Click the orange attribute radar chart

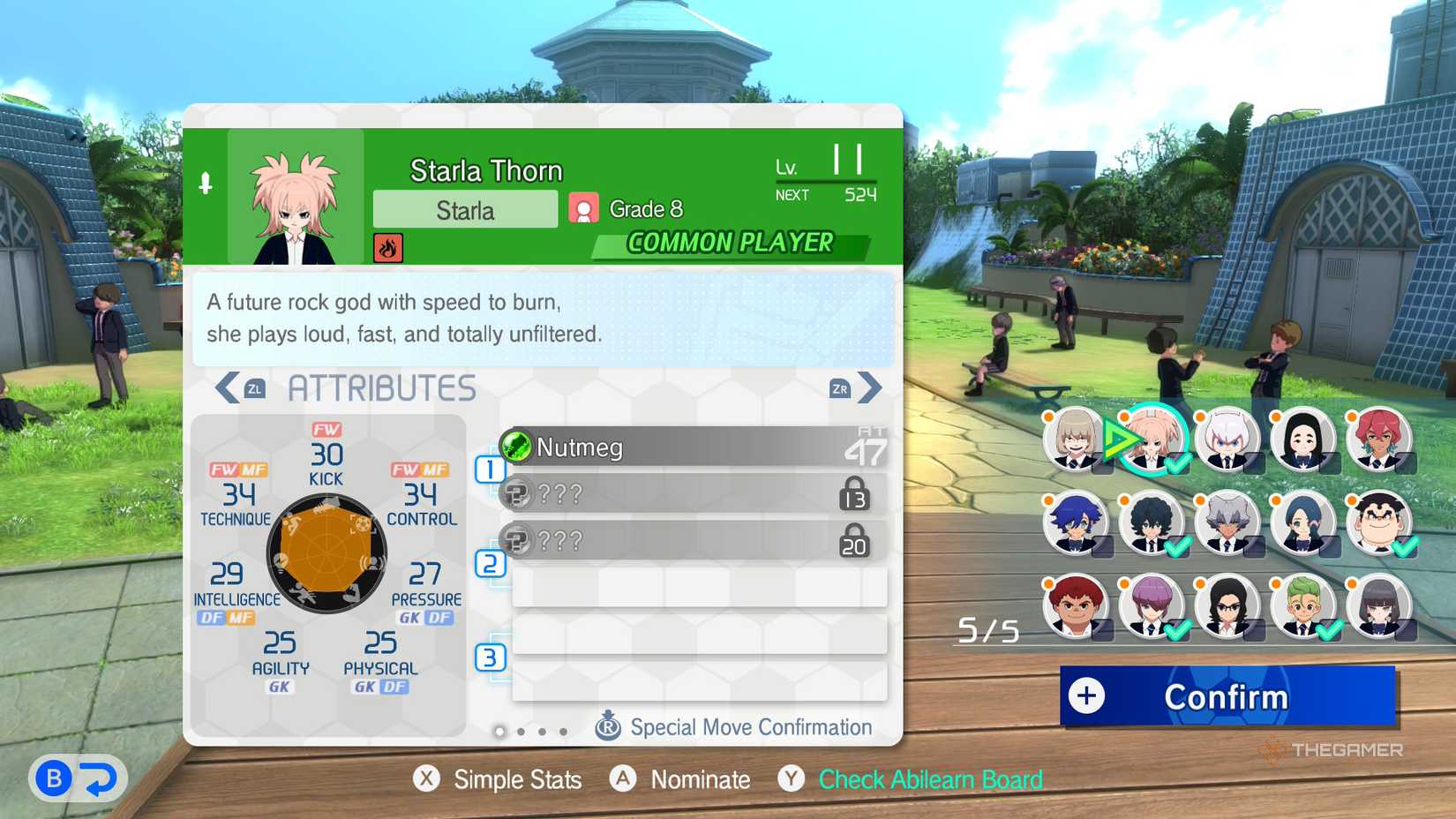click(x=325, y=554)
